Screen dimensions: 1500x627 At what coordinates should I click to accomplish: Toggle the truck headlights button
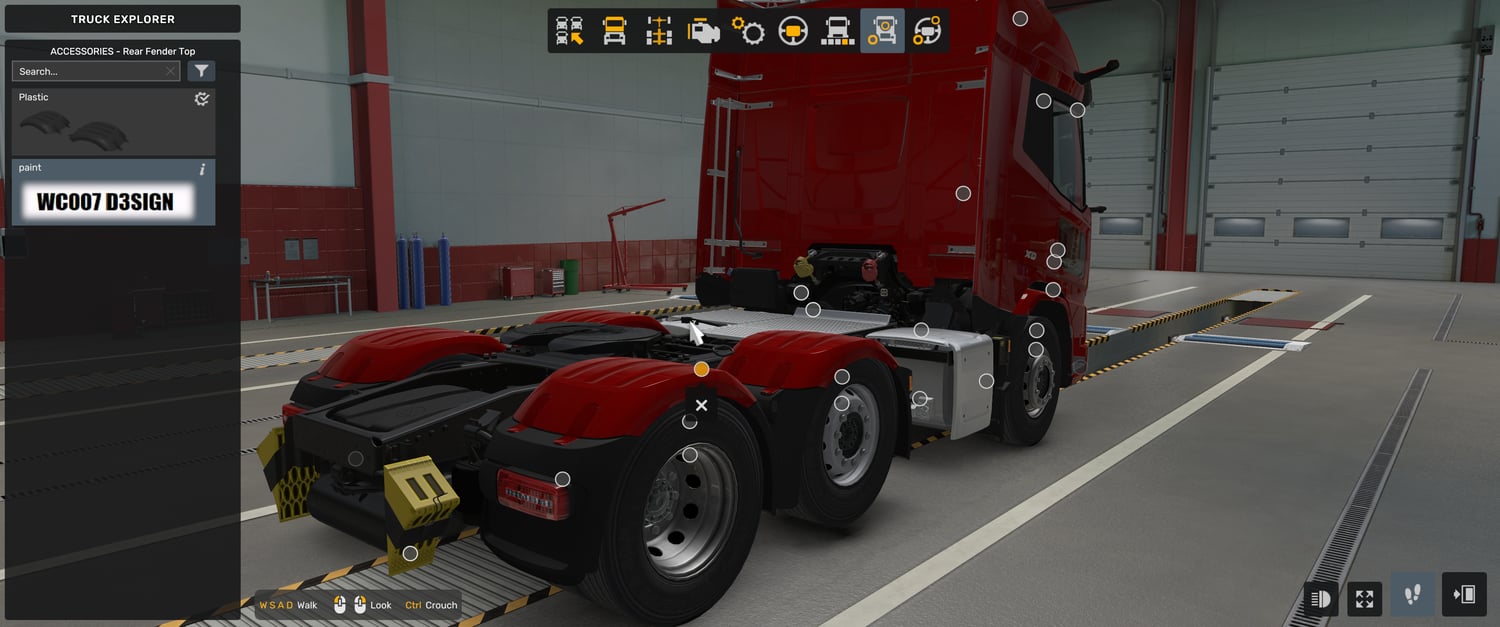pyautogui.click(x=1320, y=599)
